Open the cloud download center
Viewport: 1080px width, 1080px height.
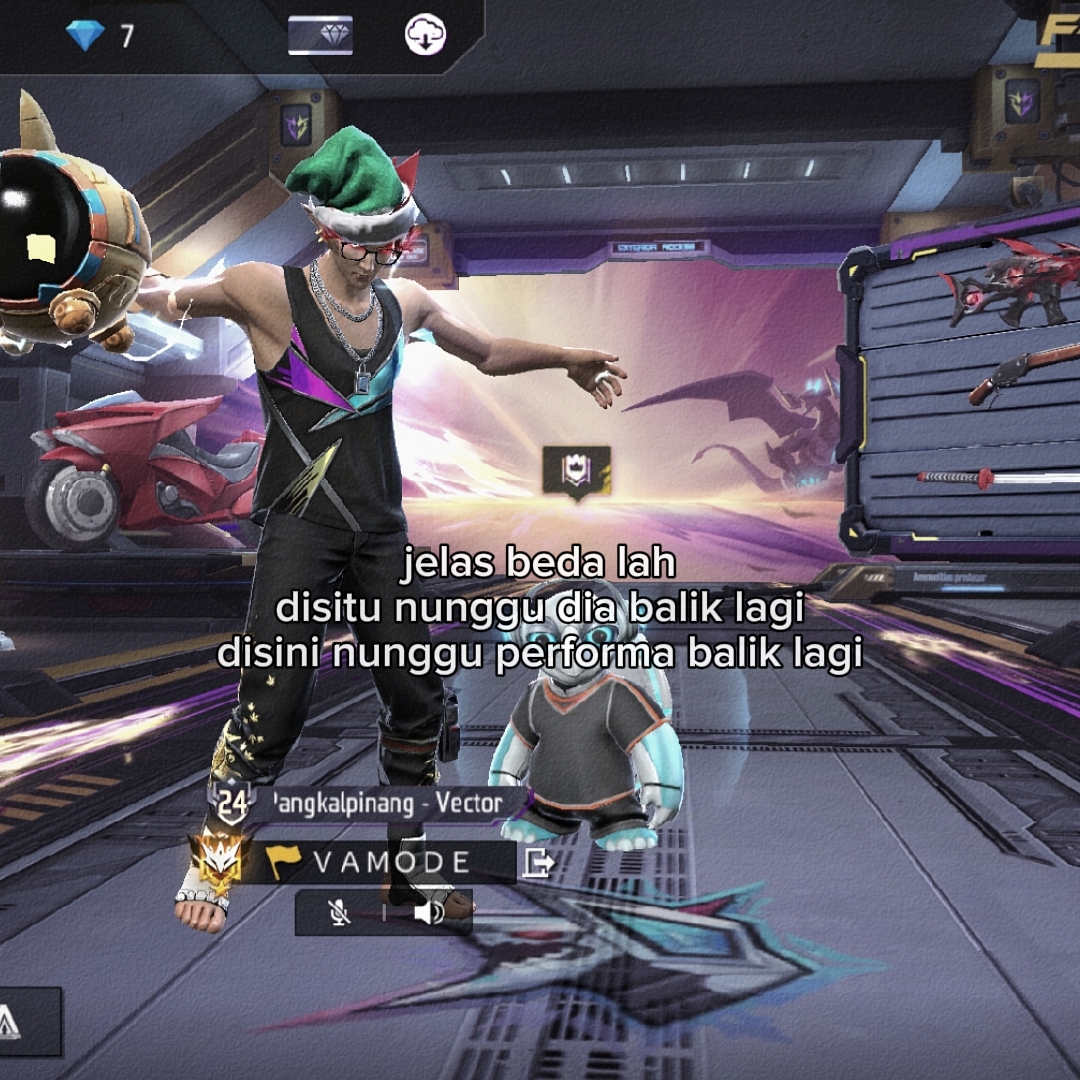[x=425, y=36]
